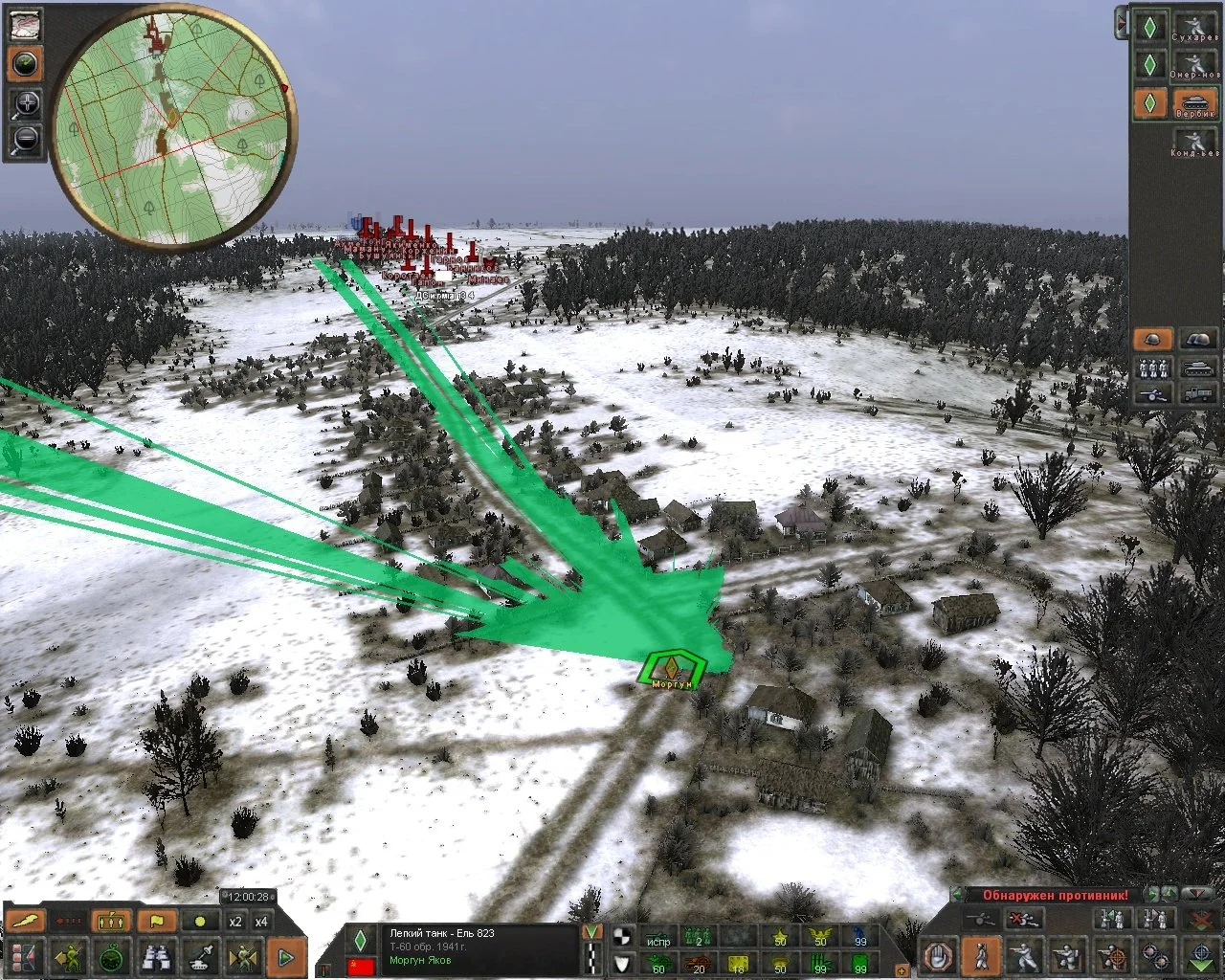This screenshot has width=1225, height=980.
Task: Cancel orders with the red X icon
Action: pos(1025,920)
